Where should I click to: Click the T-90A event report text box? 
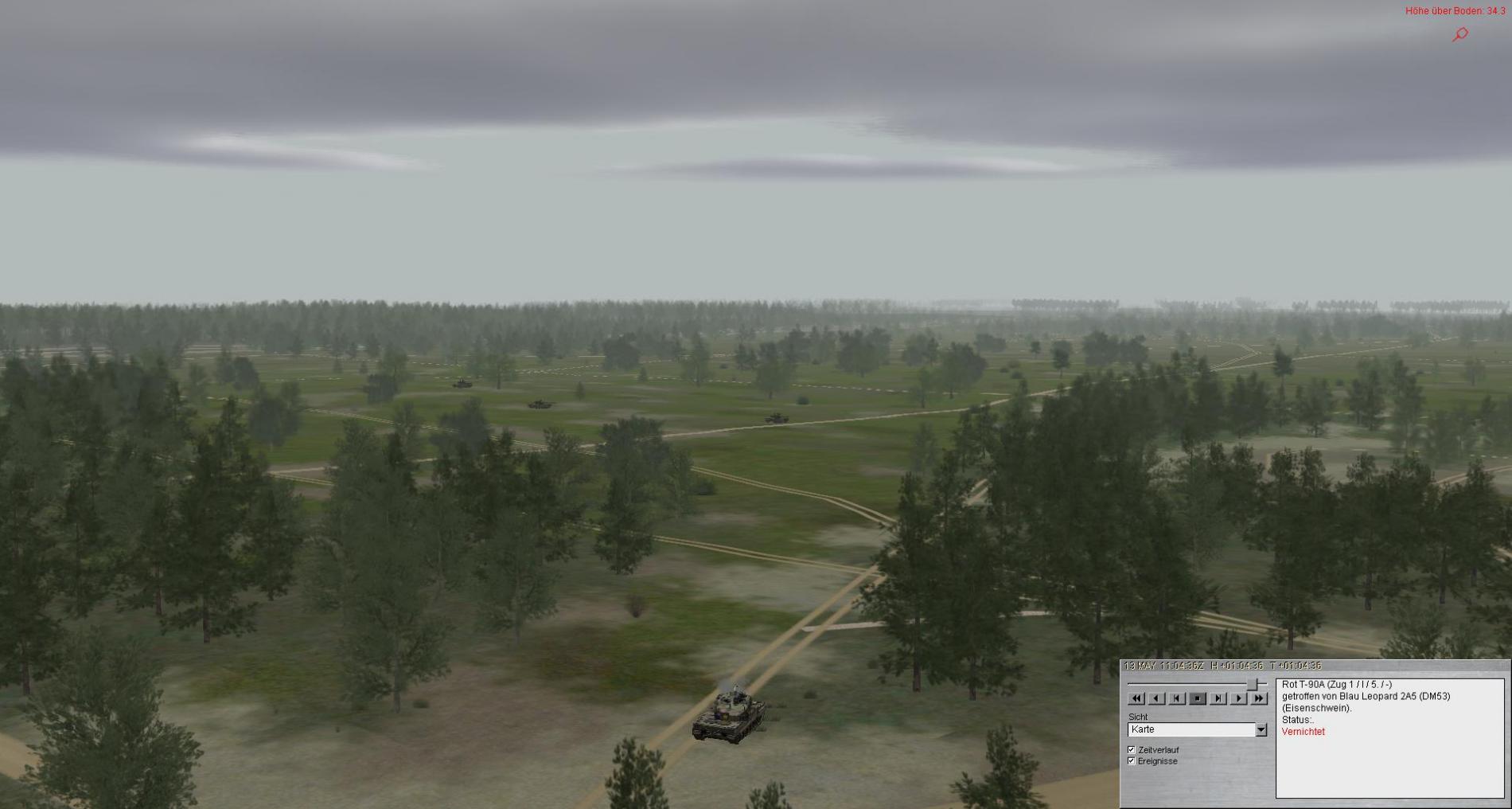[x=1389, y=738]
